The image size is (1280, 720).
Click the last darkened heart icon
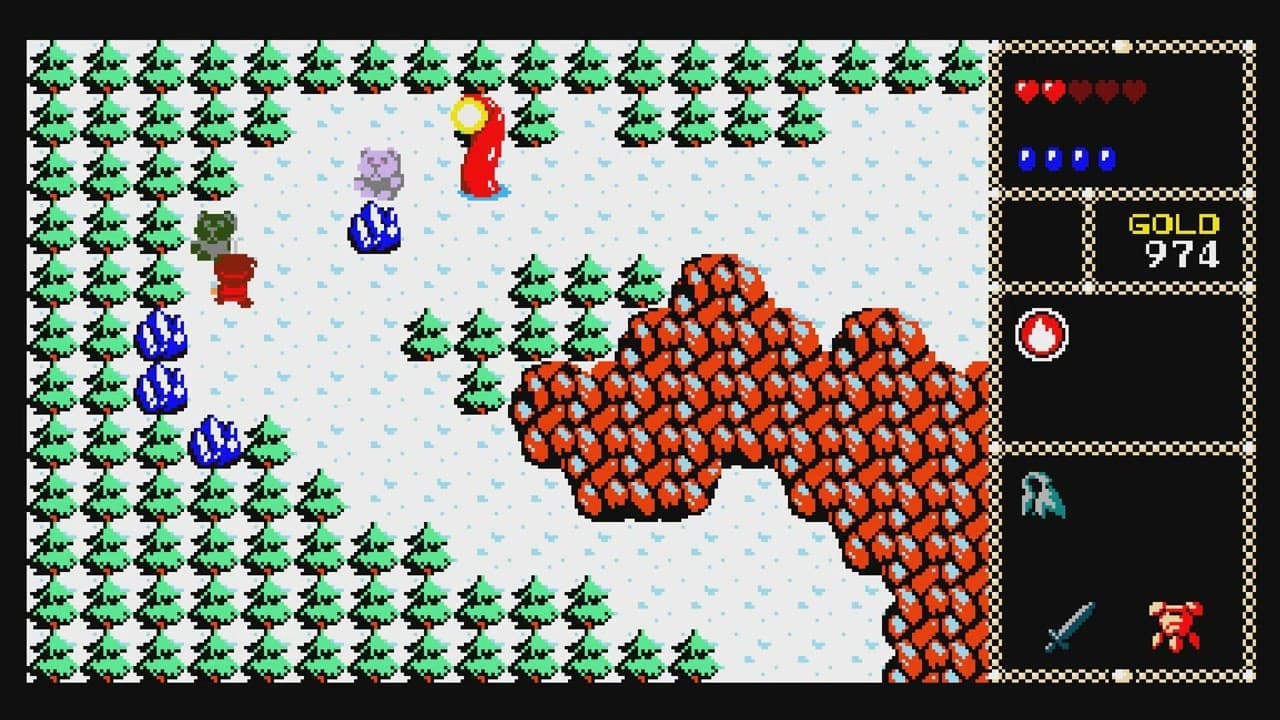(x=1132, y=90)
